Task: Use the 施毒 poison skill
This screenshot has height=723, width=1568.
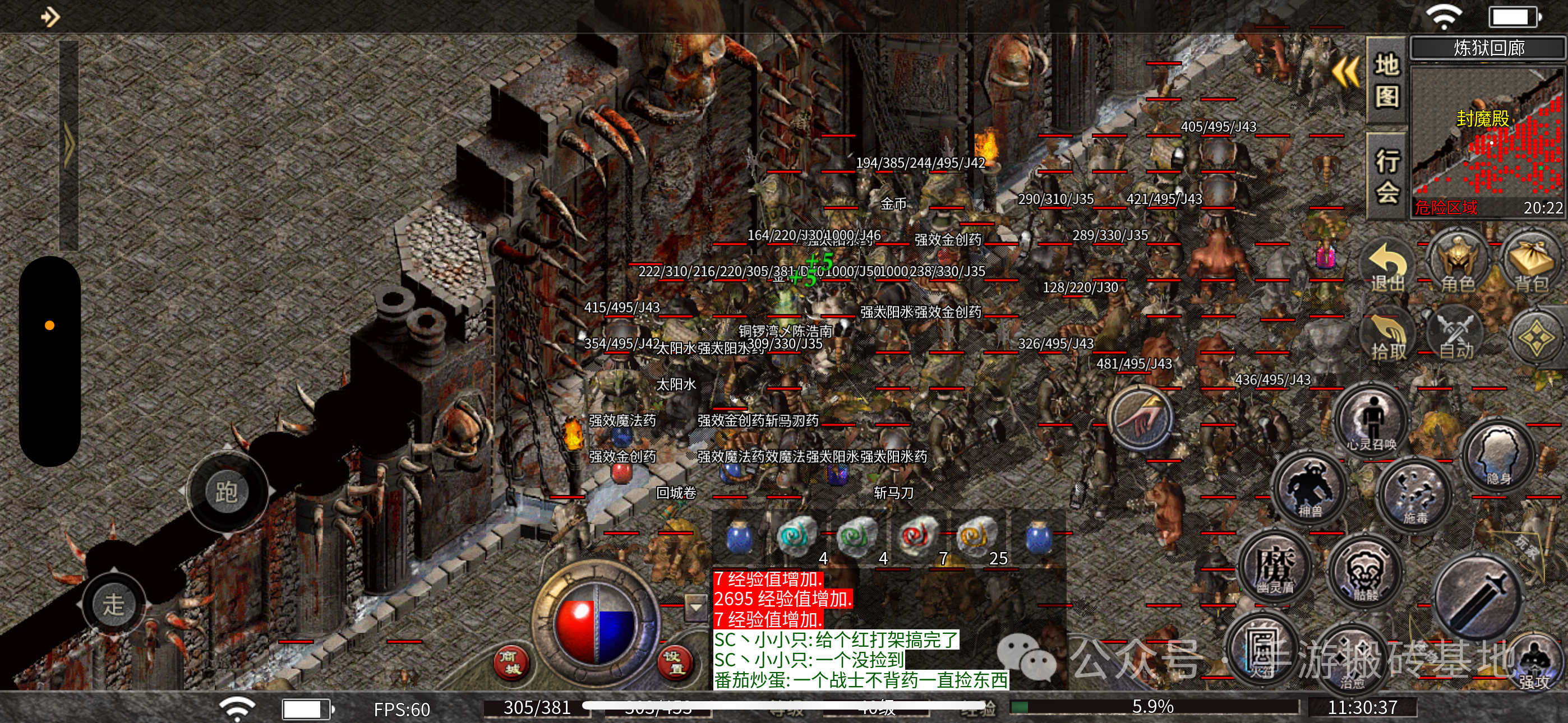Action: coord(1415,494)
